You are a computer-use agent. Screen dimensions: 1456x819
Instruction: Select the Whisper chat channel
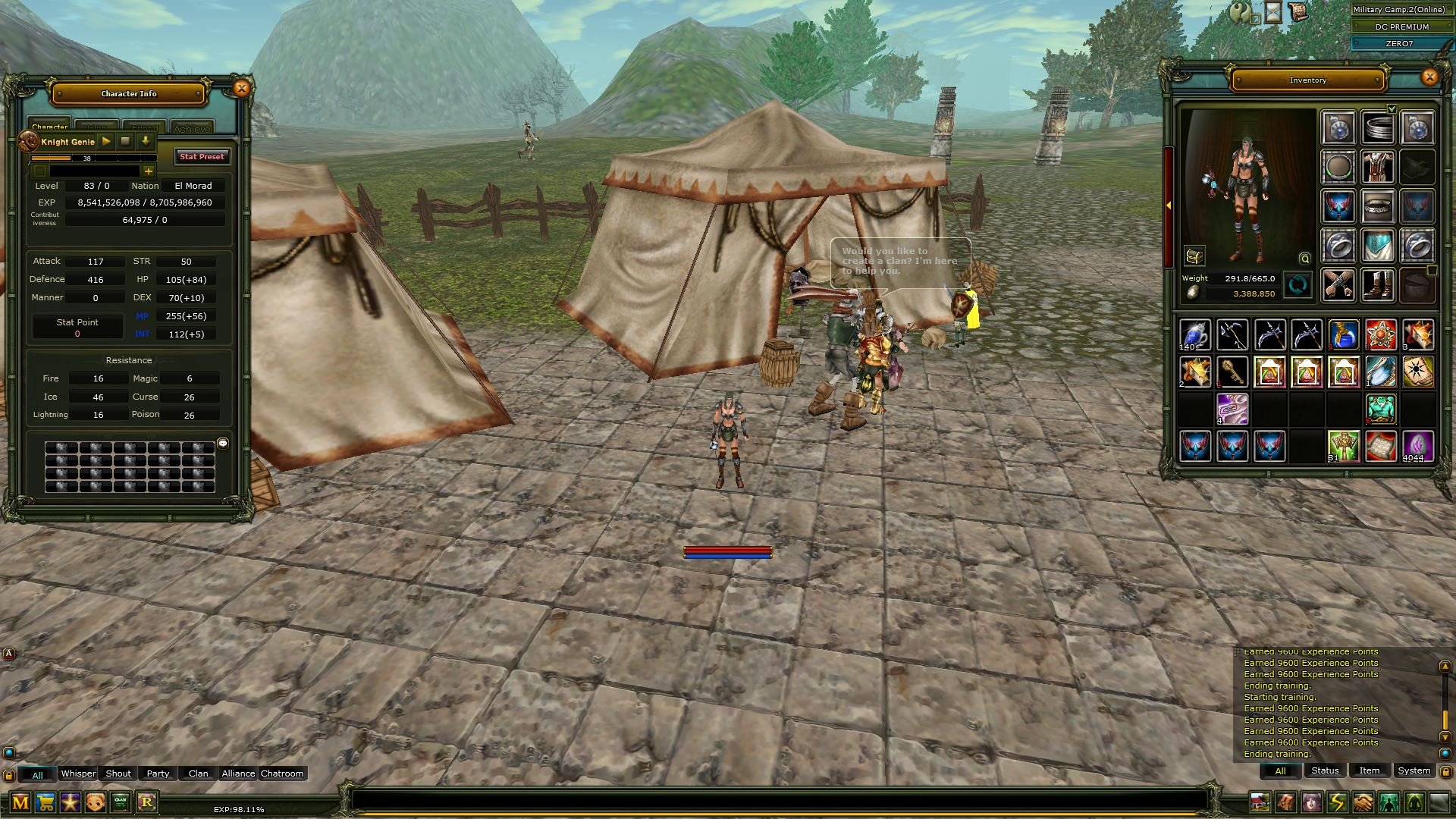(x=78, y=773)
